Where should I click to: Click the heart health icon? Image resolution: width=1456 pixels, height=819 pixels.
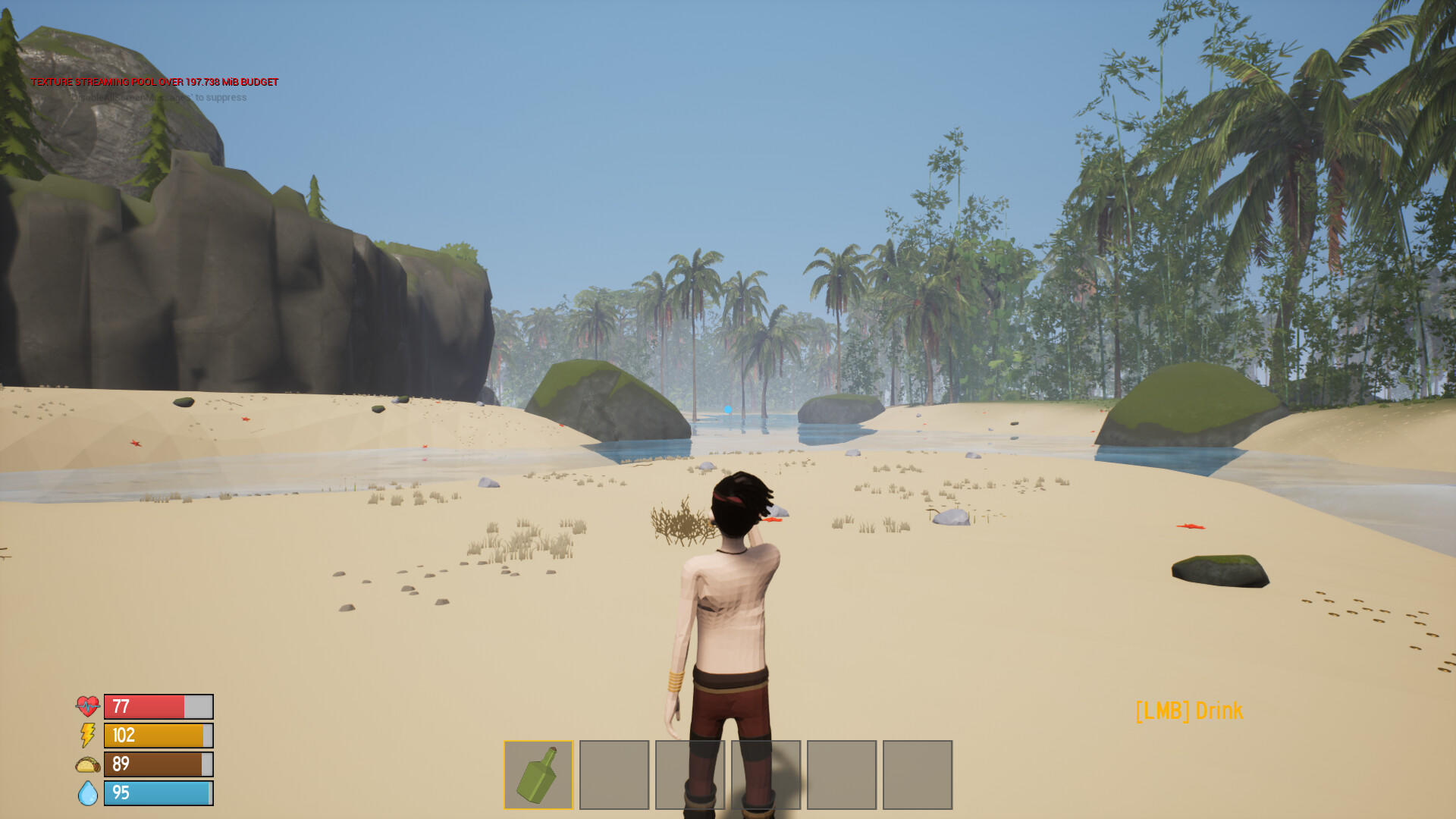coord(87,706)
